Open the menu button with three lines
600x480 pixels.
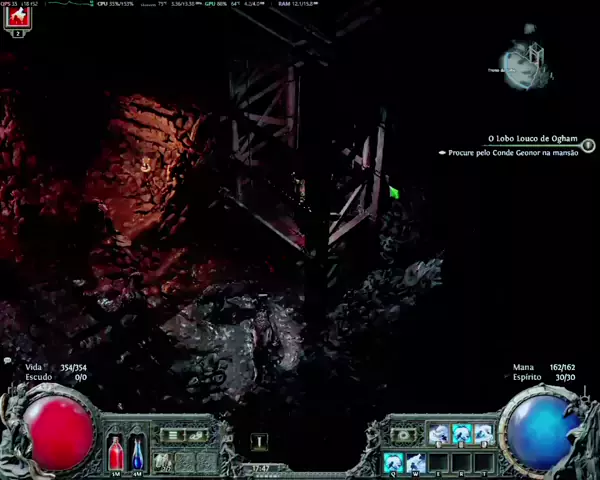173,436
